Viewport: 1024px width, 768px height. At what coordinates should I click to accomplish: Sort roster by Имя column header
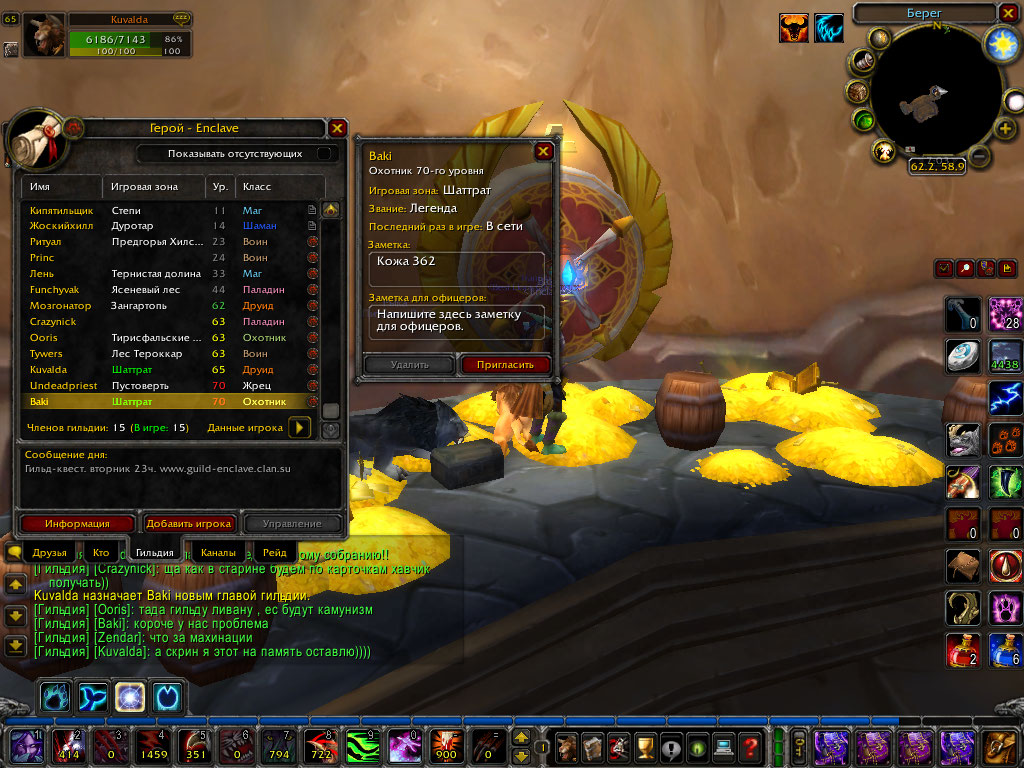tap(60, 187)
